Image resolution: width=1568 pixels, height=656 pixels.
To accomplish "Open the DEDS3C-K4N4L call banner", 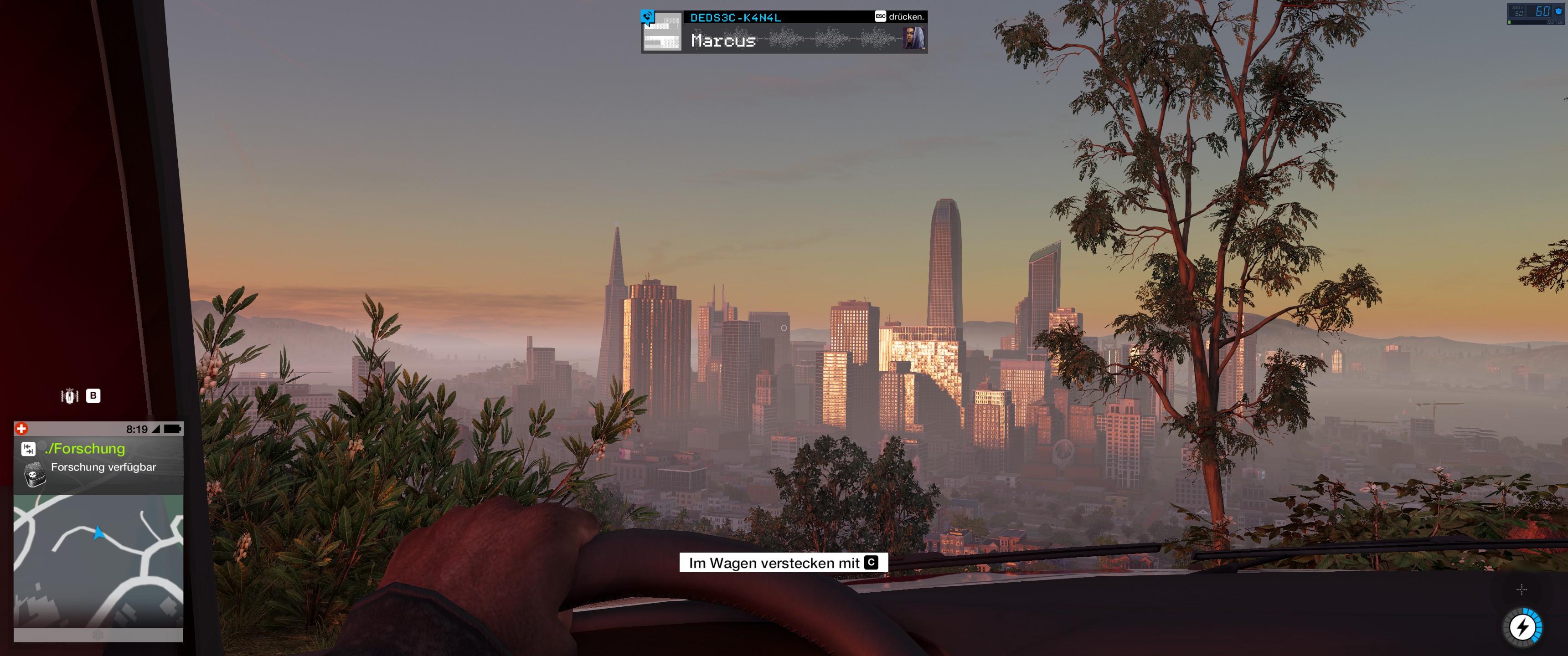I will pyautogui.click(x=784, y=31).
